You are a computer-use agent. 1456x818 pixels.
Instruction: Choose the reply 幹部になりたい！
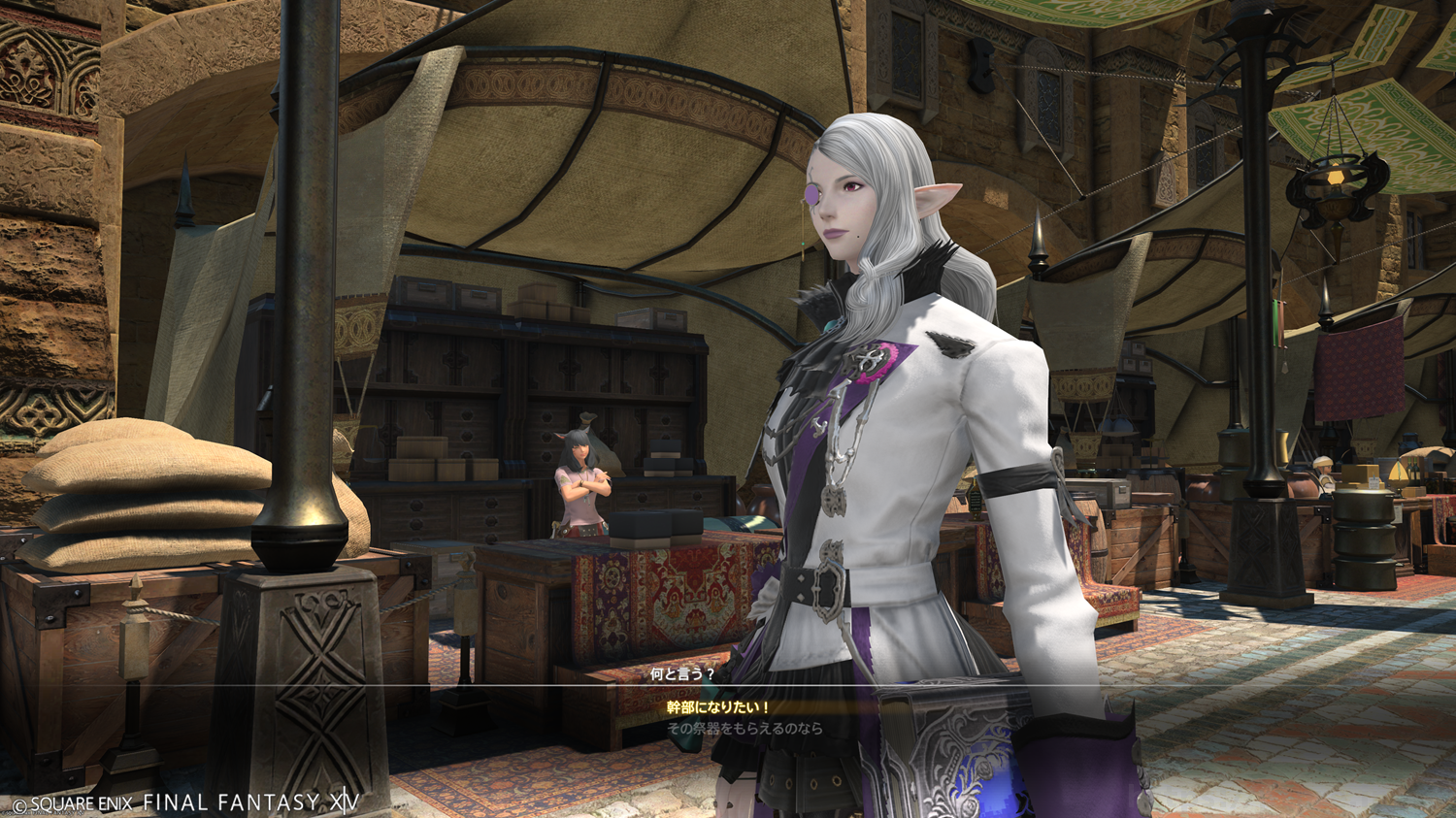click(x=718, y=707)
